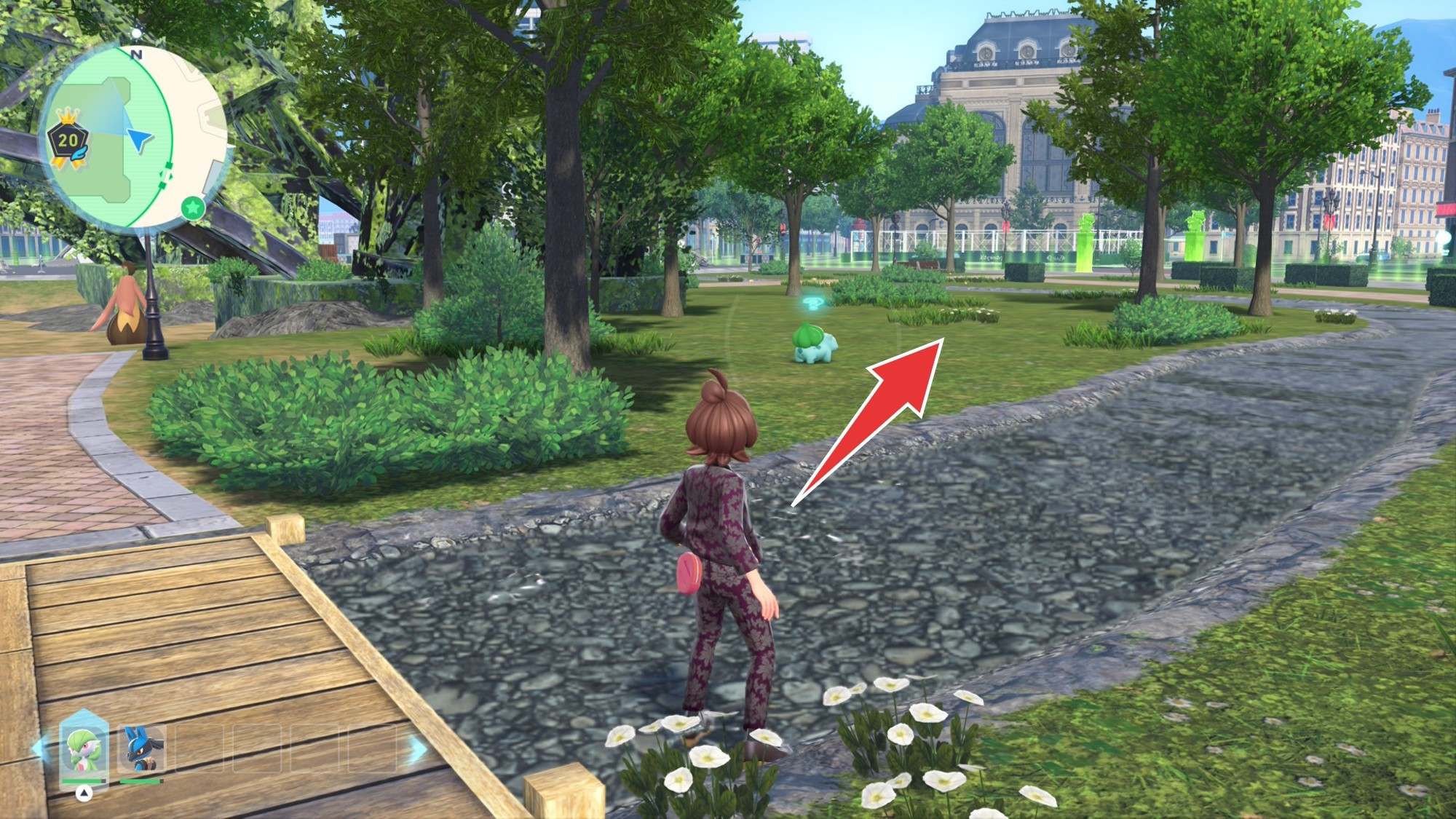Click the level 20 crown badge on minimap
The width and height of the screenshot is (1456, 819).
[68, 141]
